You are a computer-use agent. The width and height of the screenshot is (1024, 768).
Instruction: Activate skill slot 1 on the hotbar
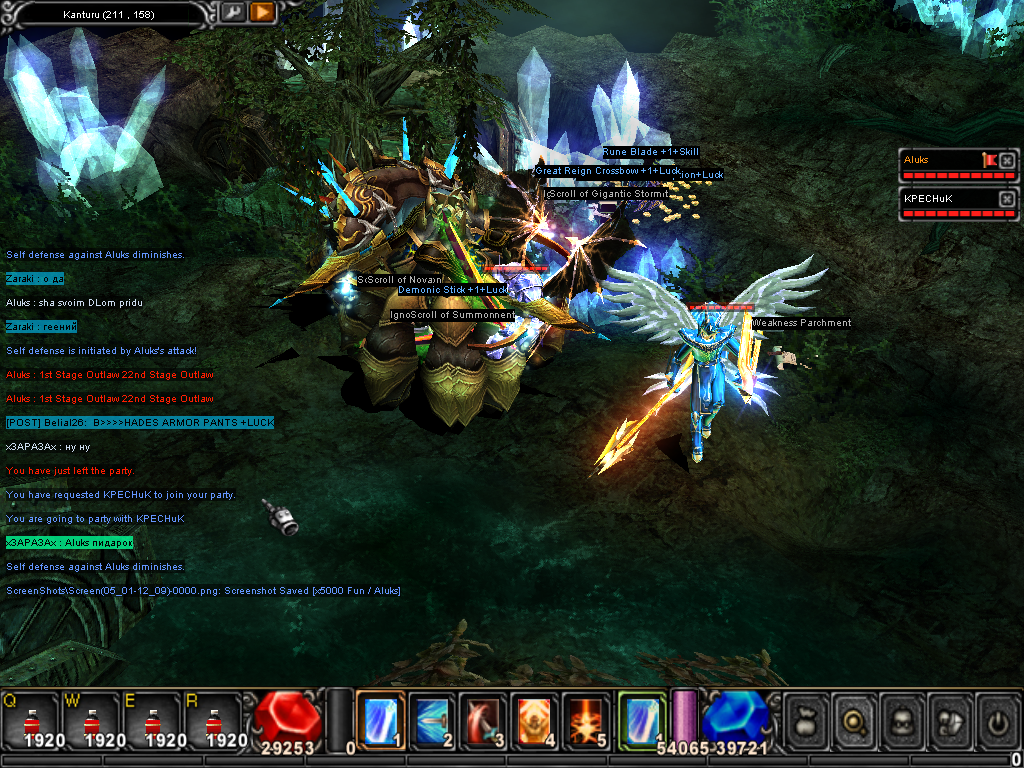381,719
